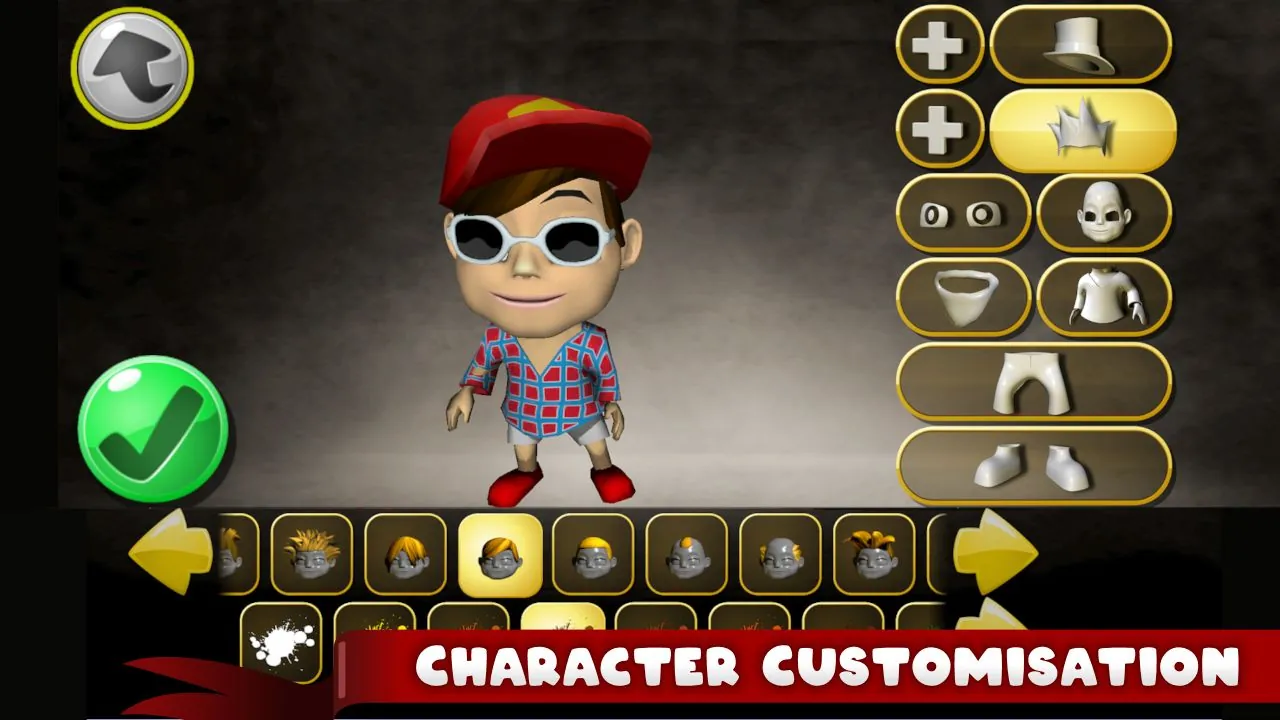Select the shoes customization icon

point(1037,467)
